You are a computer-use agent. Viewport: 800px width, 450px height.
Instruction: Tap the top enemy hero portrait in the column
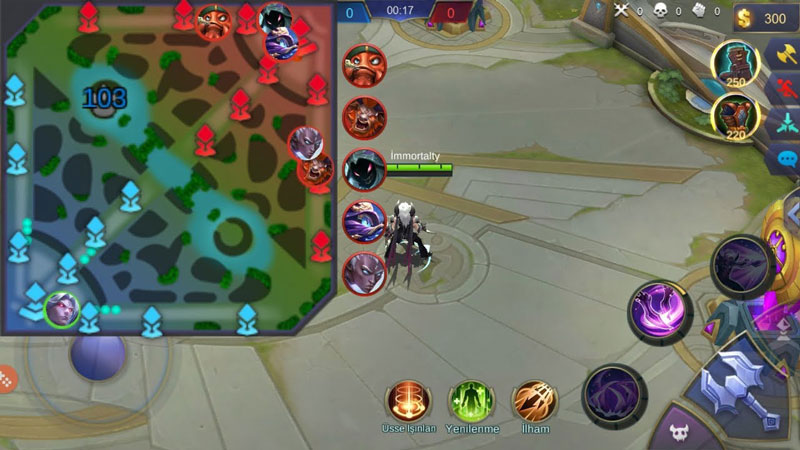click(x=364, y=65)
